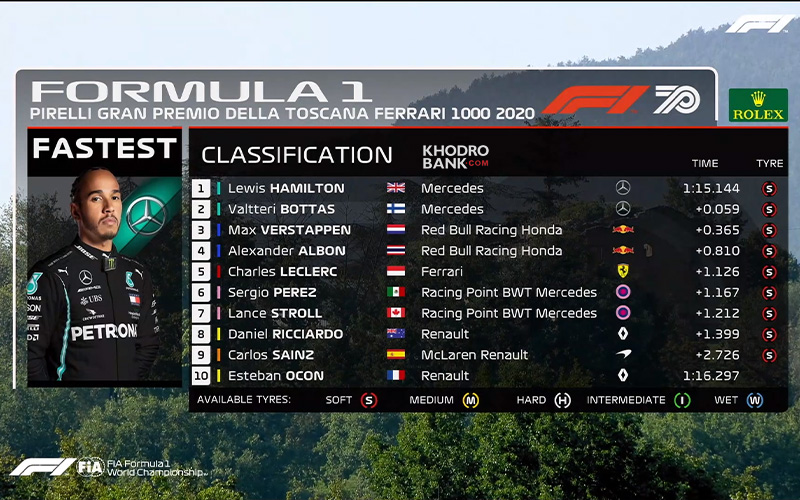Click the Soft tyre legend icon
Viewport: 800px width, 500px height.
coord(368,400)
